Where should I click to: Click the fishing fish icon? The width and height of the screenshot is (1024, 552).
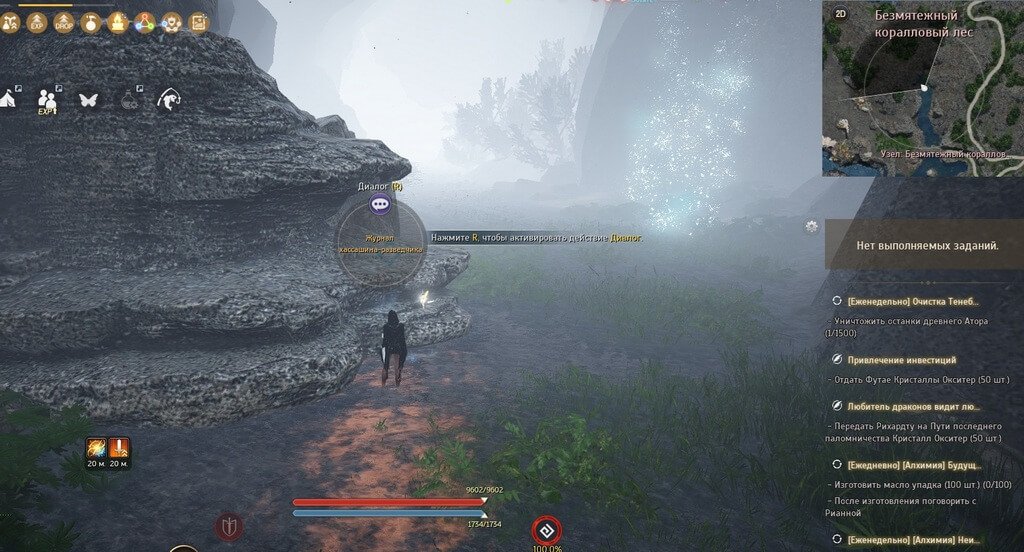coord(167,99)
